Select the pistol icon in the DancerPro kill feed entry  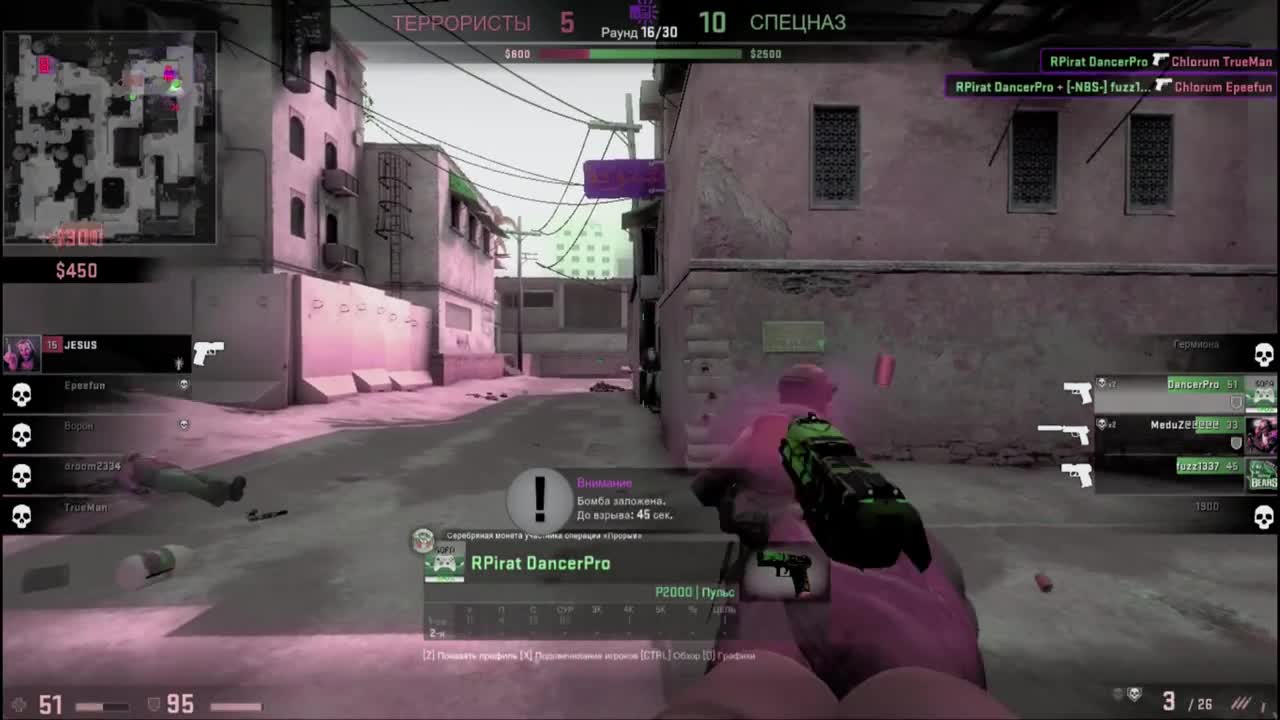1163,60
